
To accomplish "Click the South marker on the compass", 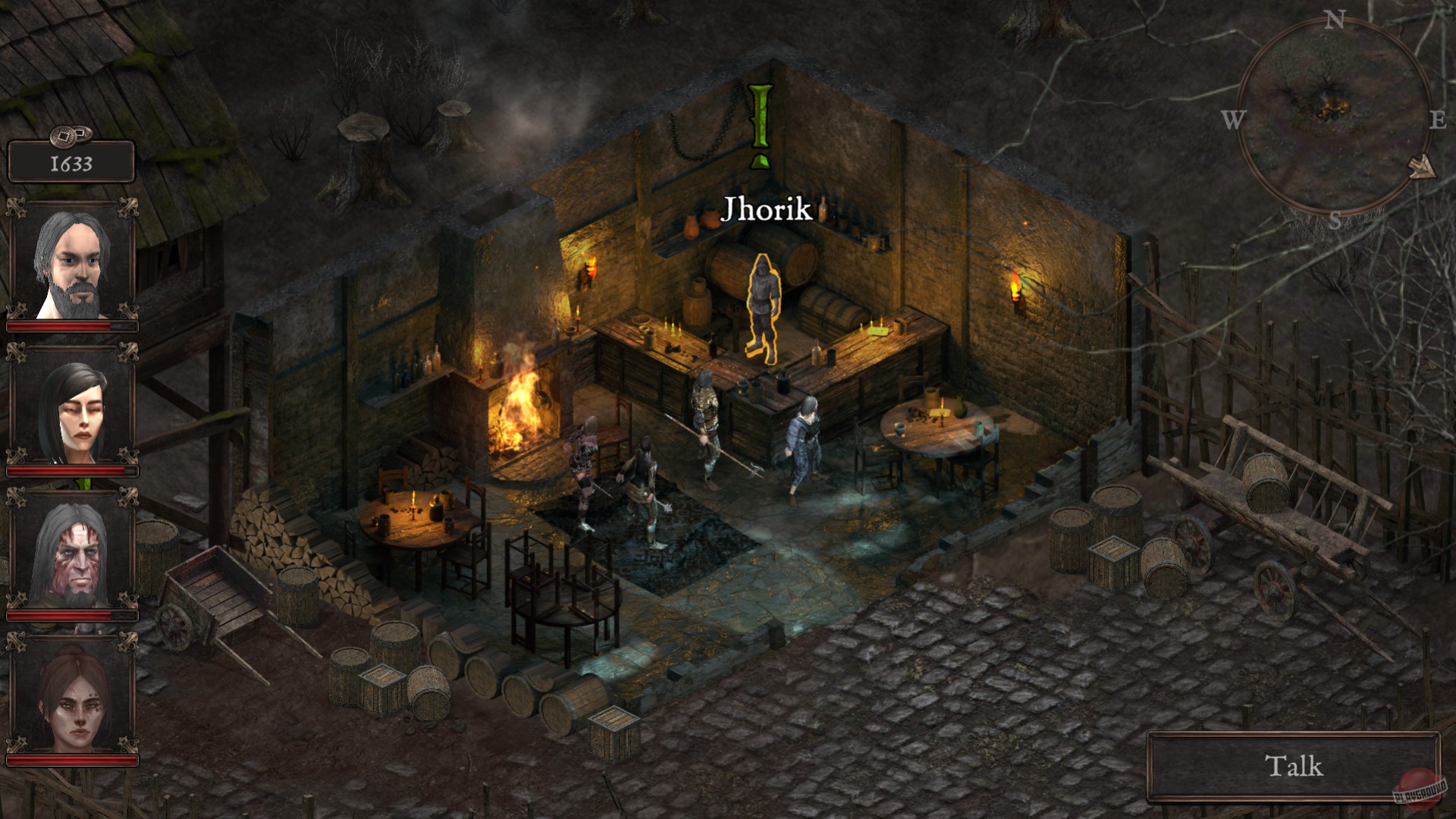I will pyautogui.click(x=1336, y=218).
